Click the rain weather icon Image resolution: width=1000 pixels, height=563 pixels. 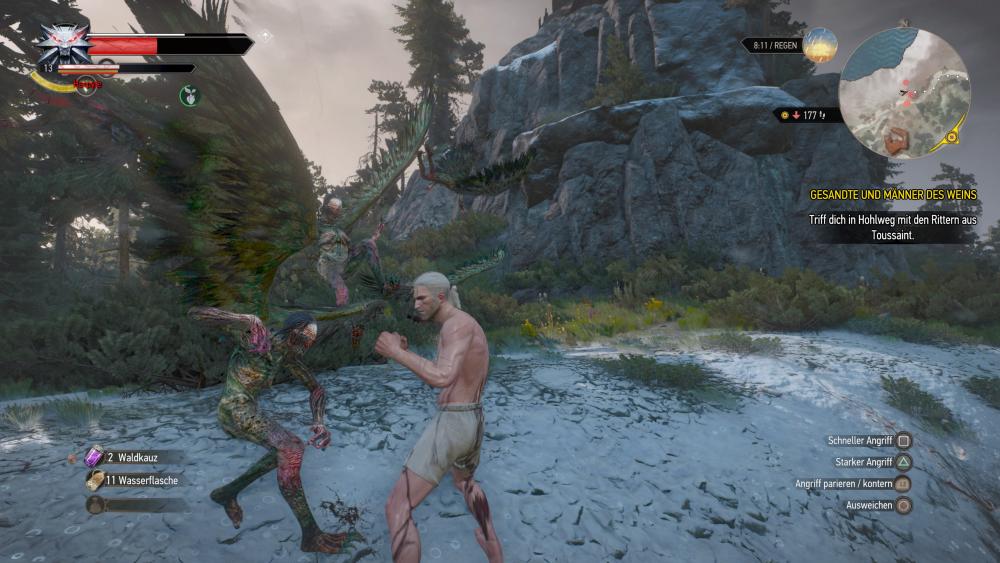(819, 45)
